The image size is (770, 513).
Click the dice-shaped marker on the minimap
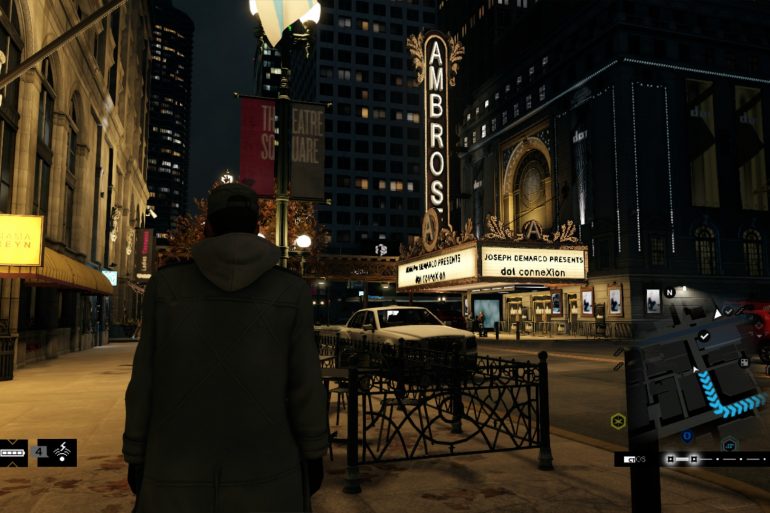coord(744,362)
